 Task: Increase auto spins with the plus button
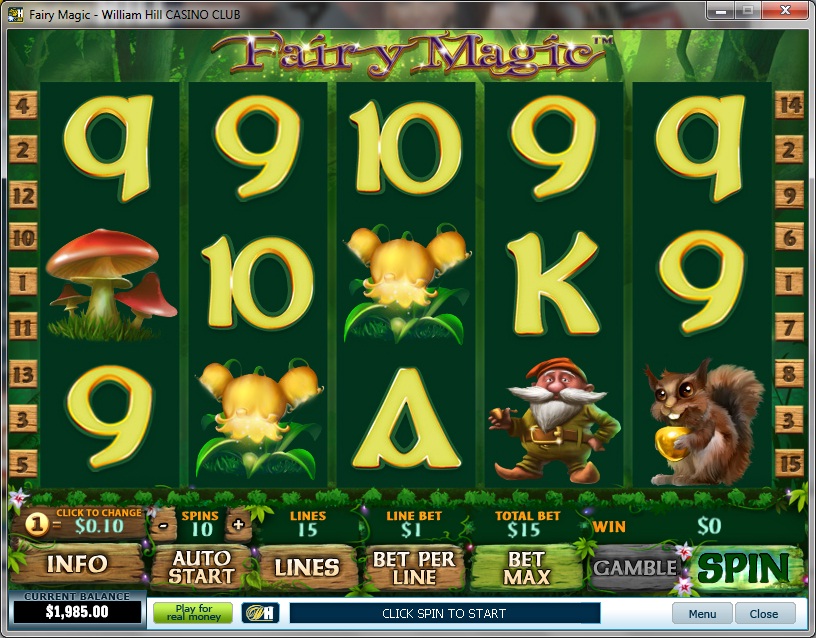pos(237,523)
